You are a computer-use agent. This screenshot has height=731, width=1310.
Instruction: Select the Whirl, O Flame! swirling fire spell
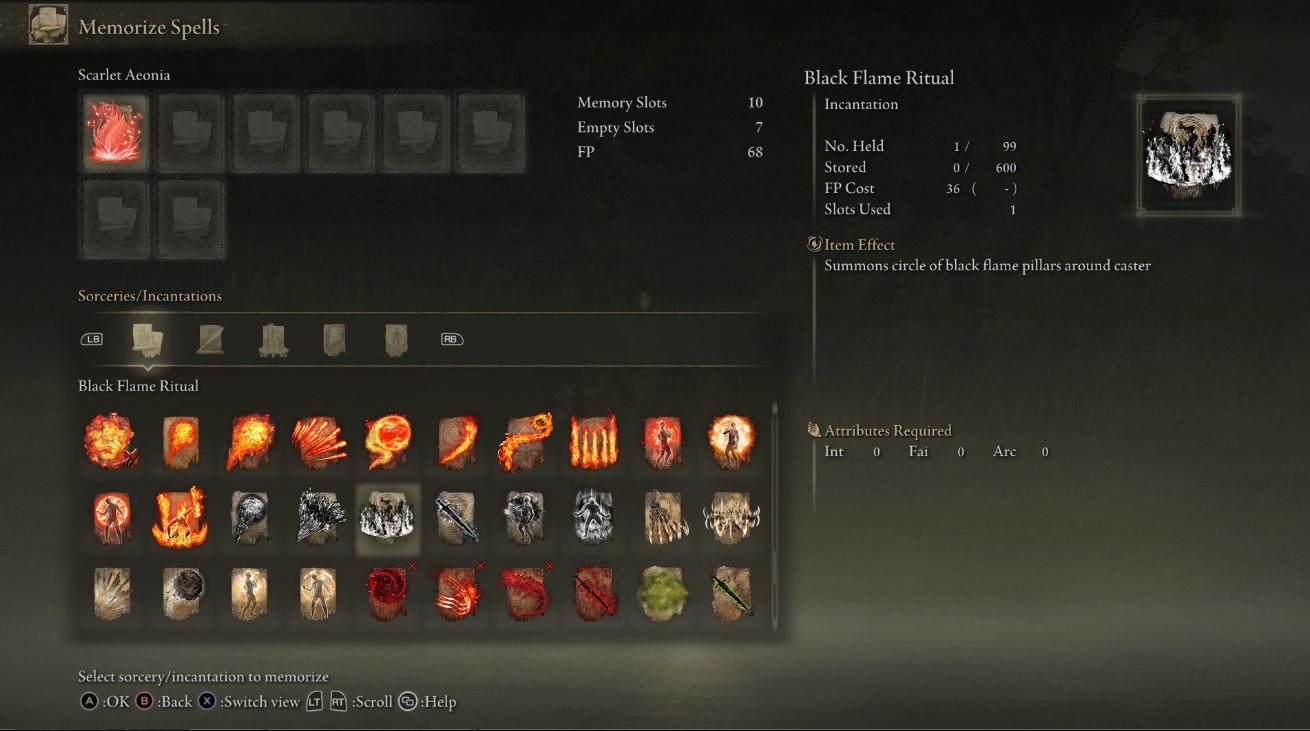(388, 441)
